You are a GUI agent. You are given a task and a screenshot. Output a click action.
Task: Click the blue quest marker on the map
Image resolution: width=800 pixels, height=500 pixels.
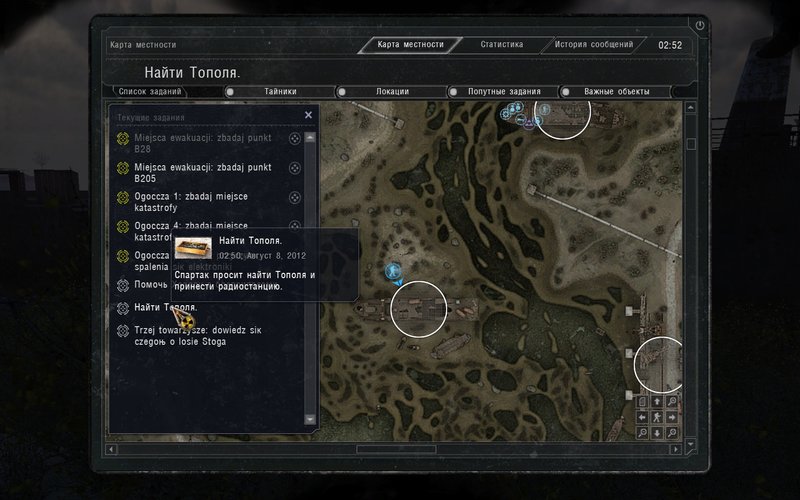[393, 270]
